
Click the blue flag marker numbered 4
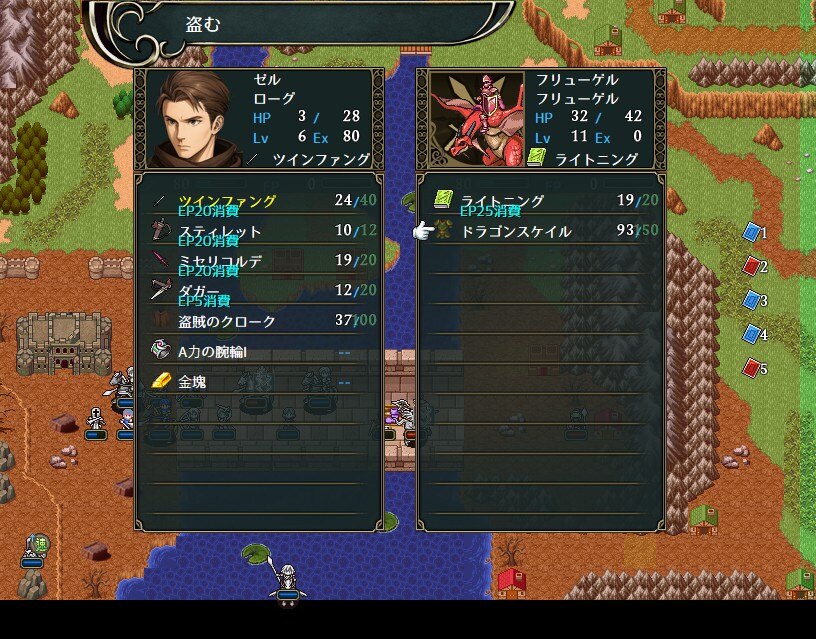coord(753,334)
